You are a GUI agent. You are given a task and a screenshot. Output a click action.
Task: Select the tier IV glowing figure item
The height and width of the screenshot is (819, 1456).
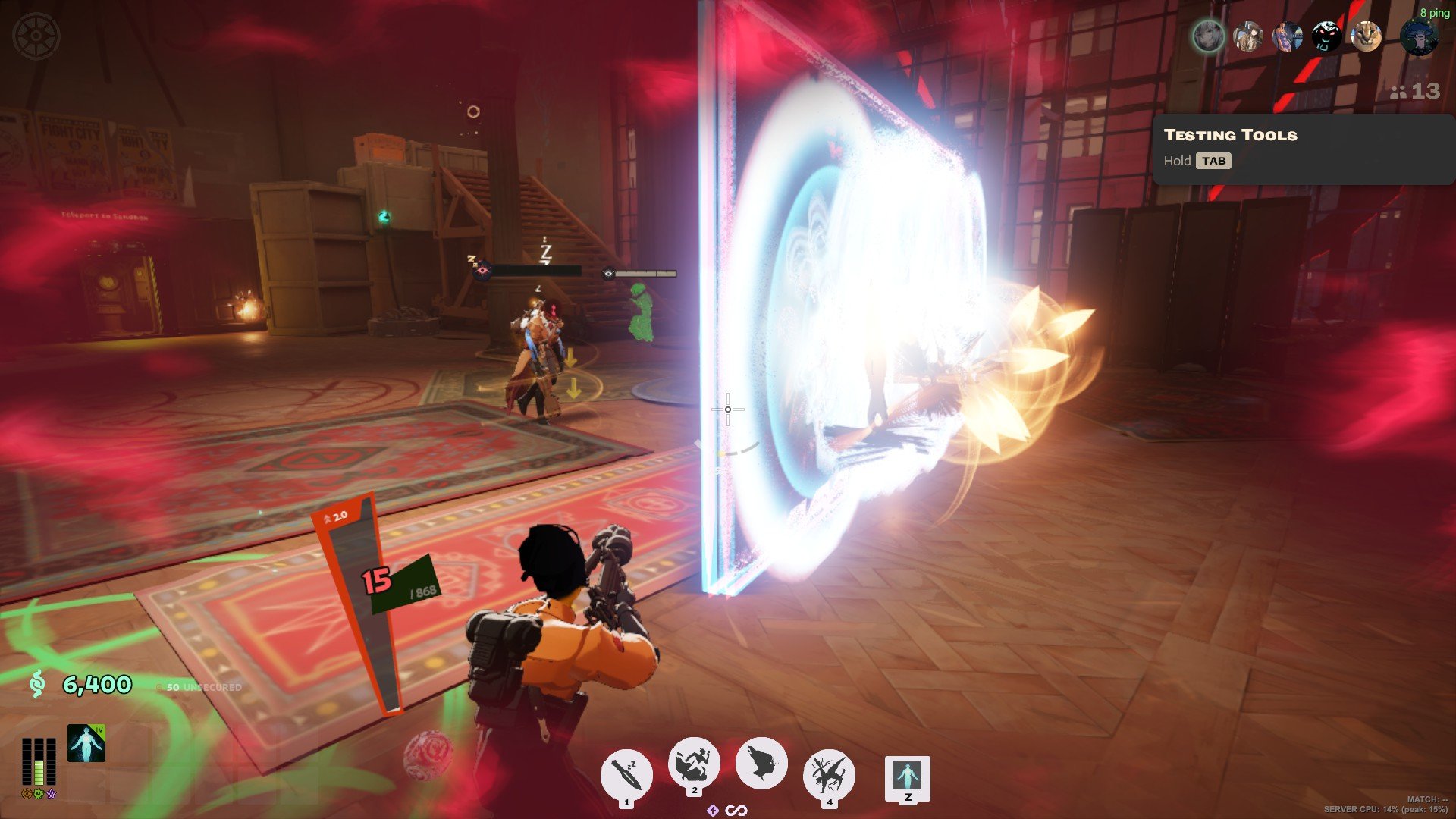pos(86,743)
